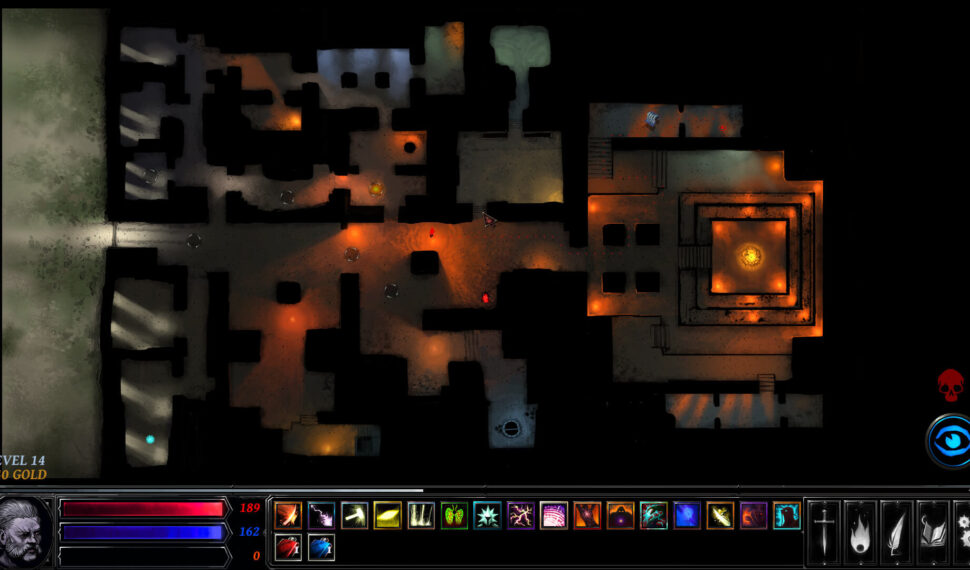Image resolution: width=970 pixels, height=570 pixels.
Task: Select the purple cracks spell icon
Action: pos(521,515)
